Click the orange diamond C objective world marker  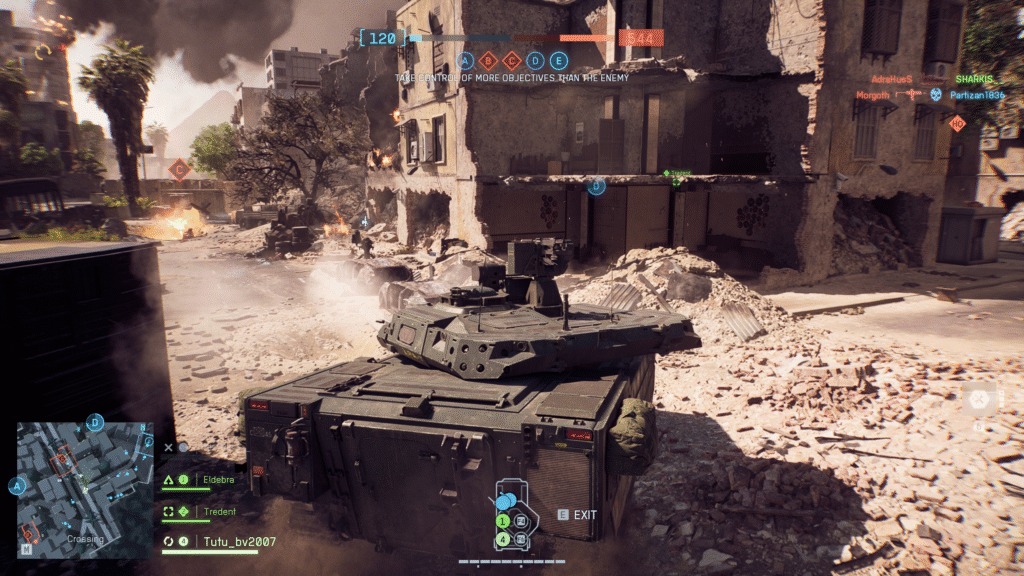[x=179, y=168]
